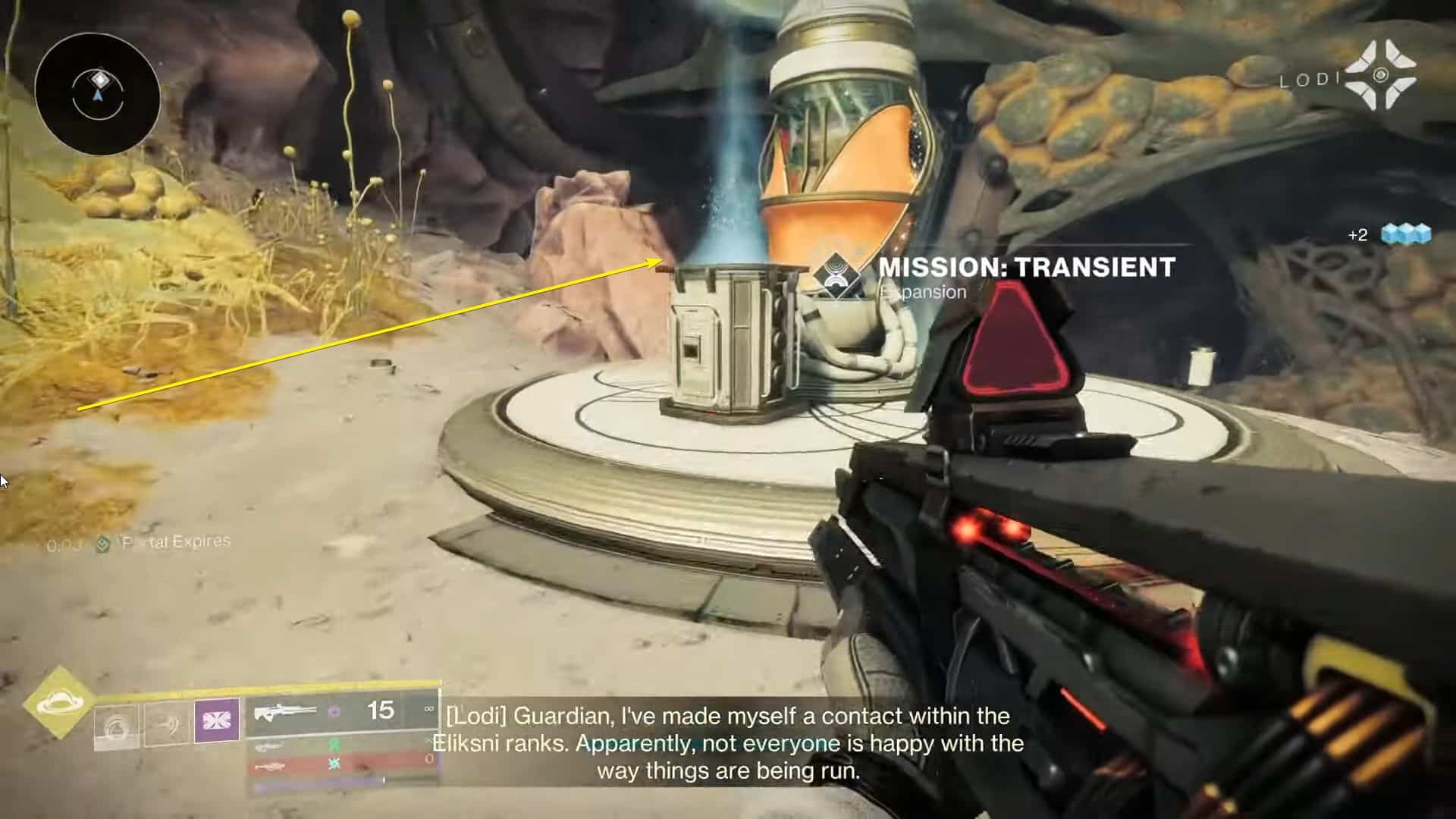Click the sidearm weapon slot icon
Viewport: 1456px width, 819px height.
(x=268, y=745)
